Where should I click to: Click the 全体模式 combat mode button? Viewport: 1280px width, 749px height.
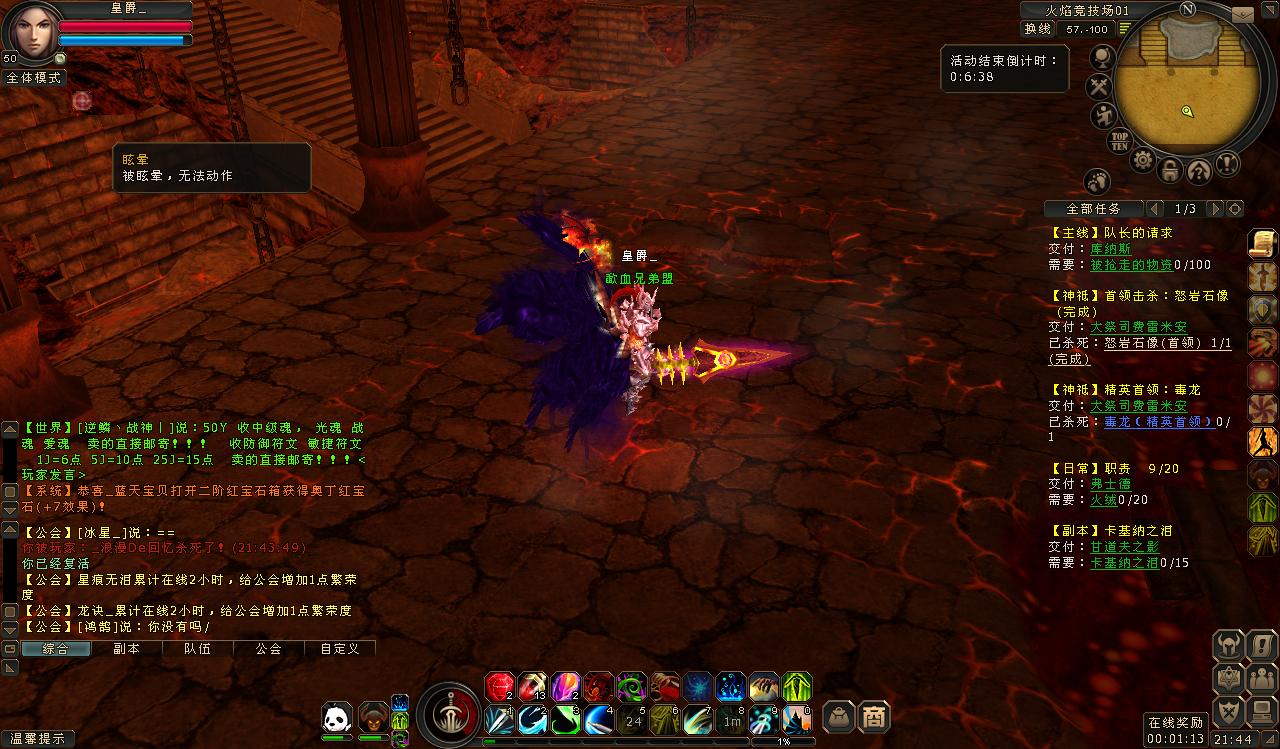pos(33,77)
